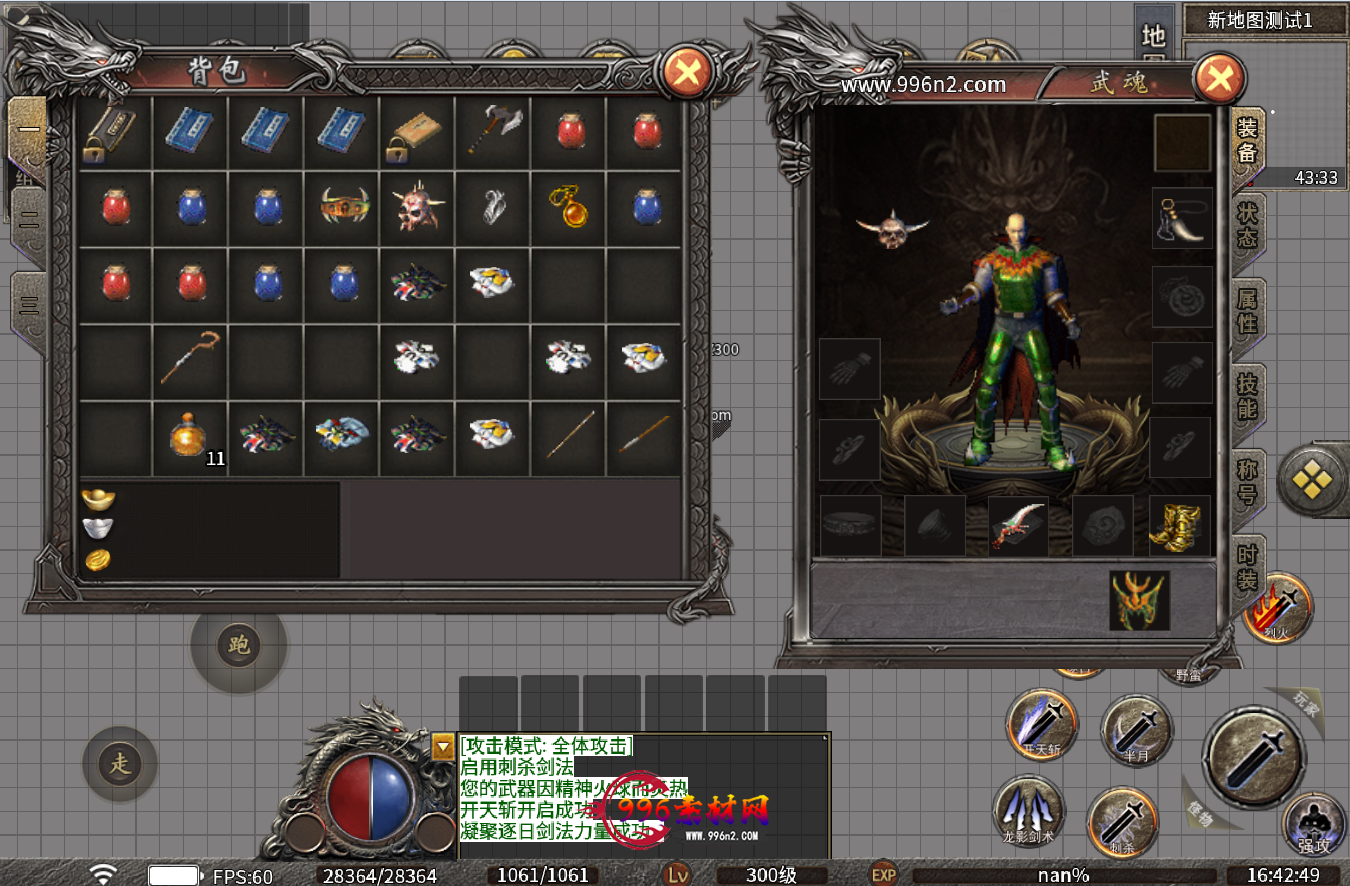Viewport: 1350px width, 886px height.
Task: Close the 背包 backpack window
Action: (x=688, y=72)
